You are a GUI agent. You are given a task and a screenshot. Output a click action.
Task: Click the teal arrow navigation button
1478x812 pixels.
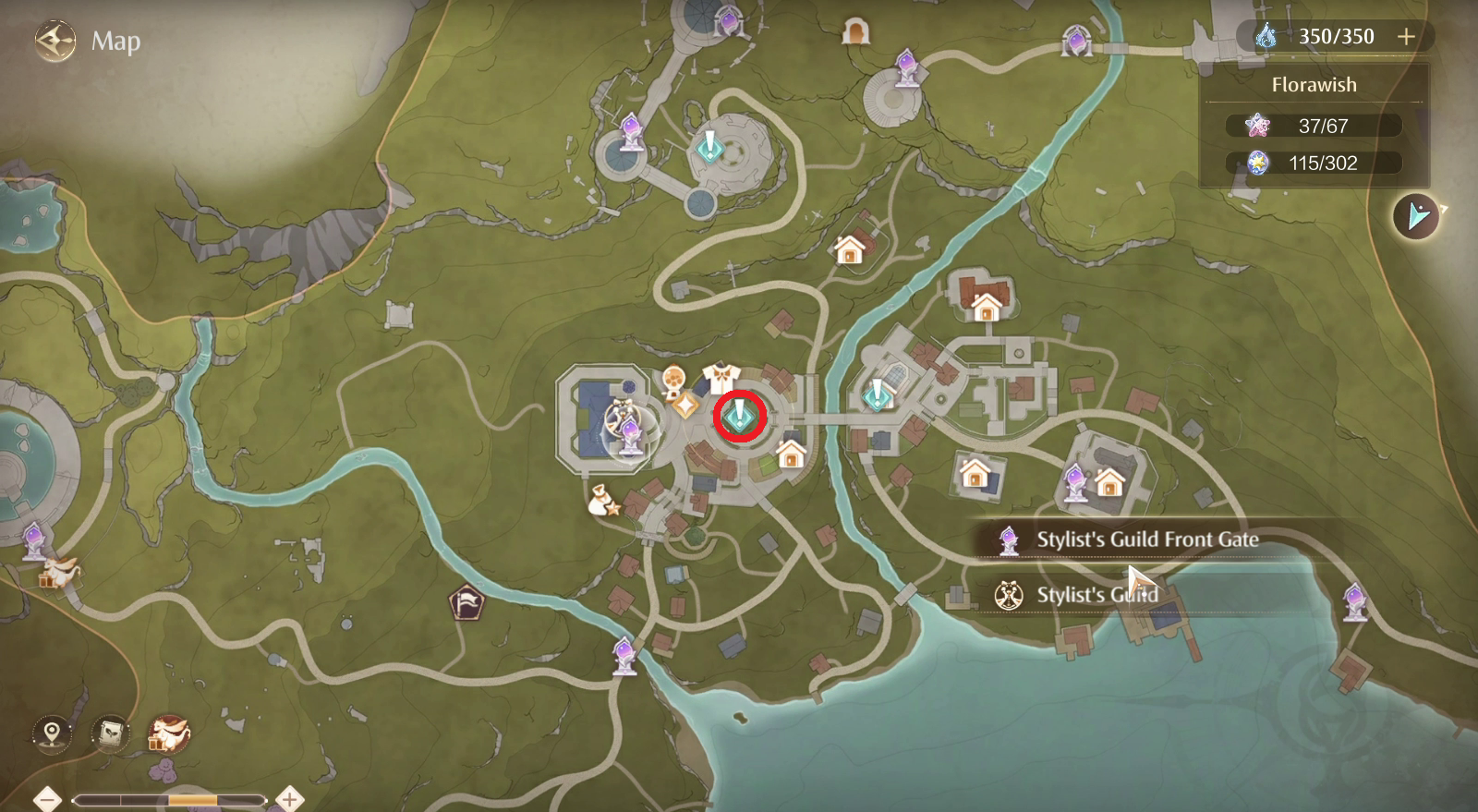1416,217
